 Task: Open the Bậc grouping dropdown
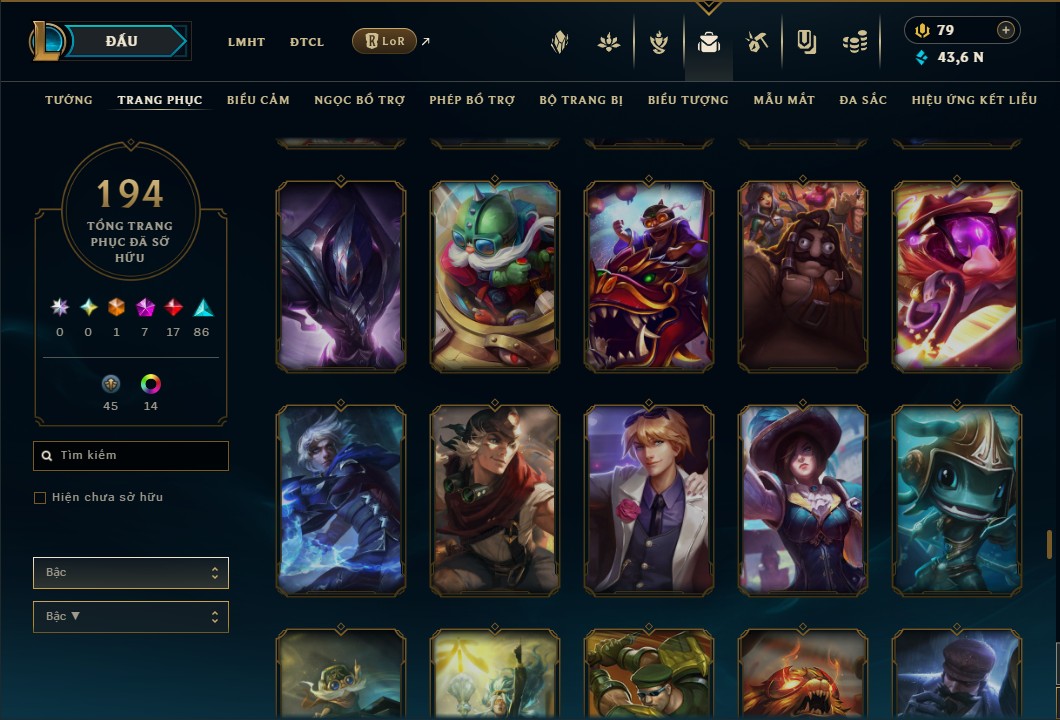coord(131,573)
